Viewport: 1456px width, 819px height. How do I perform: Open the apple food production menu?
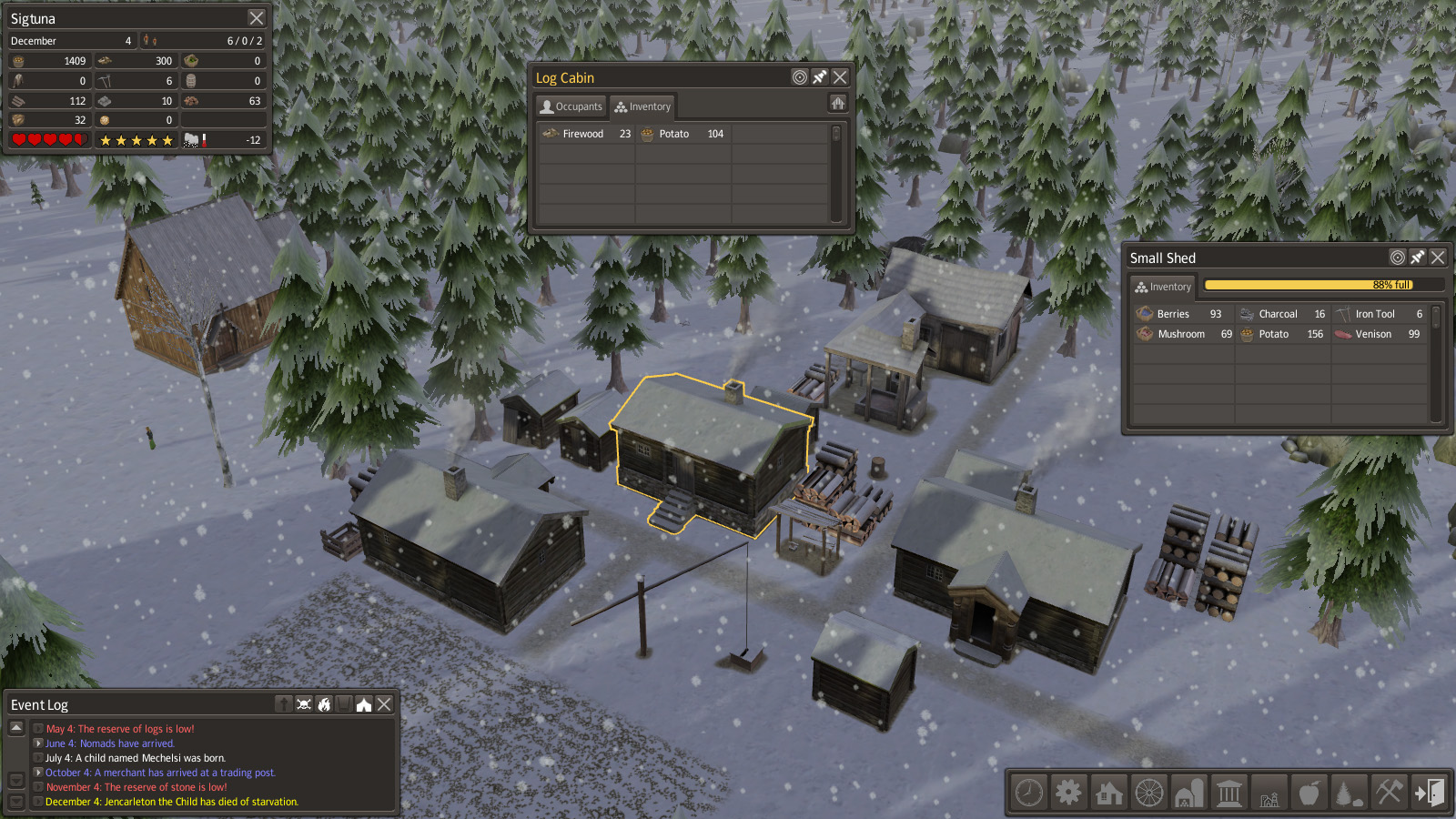click(x=1309, y=793)
